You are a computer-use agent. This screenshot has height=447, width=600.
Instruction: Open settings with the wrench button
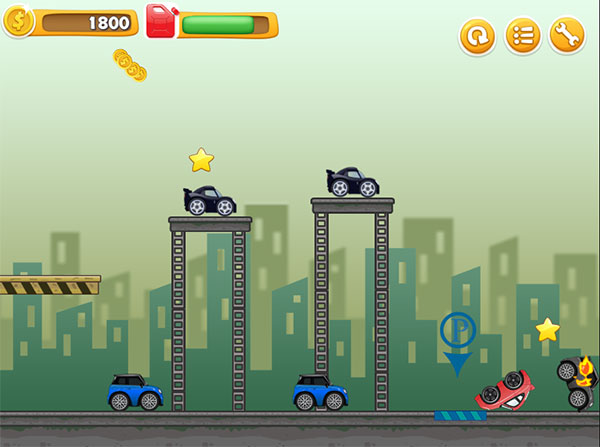click(x=567, y=37)
